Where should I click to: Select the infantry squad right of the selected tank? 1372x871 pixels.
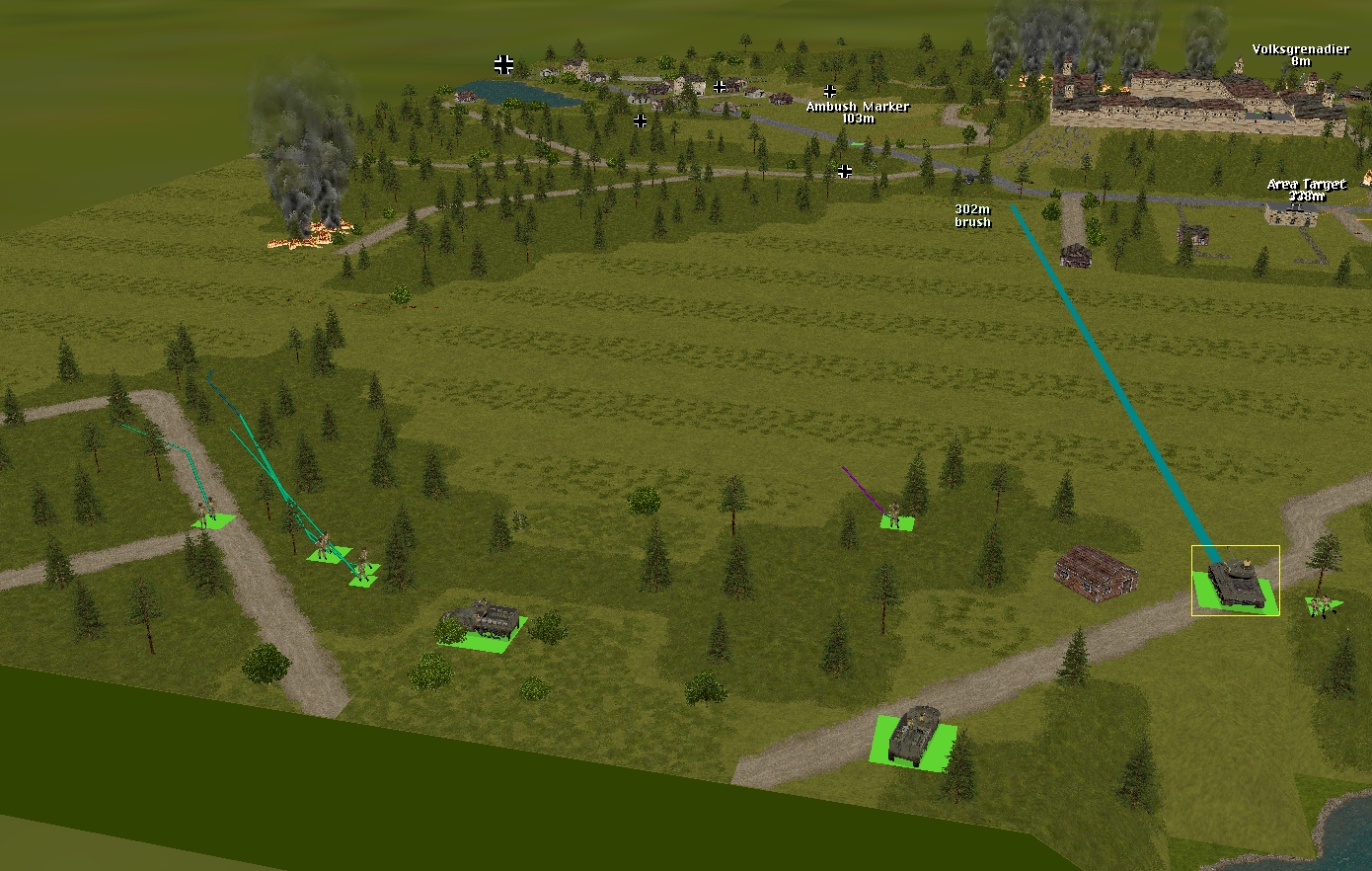point(1323,604)
